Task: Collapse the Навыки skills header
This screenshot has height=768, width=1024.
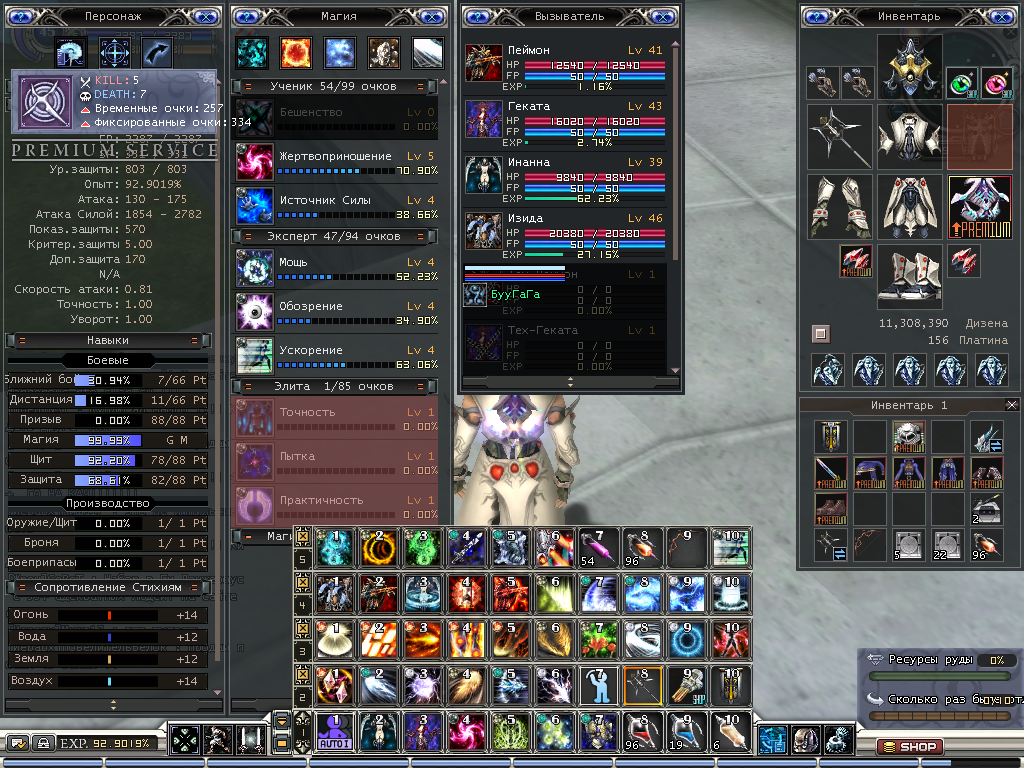Action: point(22,340)
